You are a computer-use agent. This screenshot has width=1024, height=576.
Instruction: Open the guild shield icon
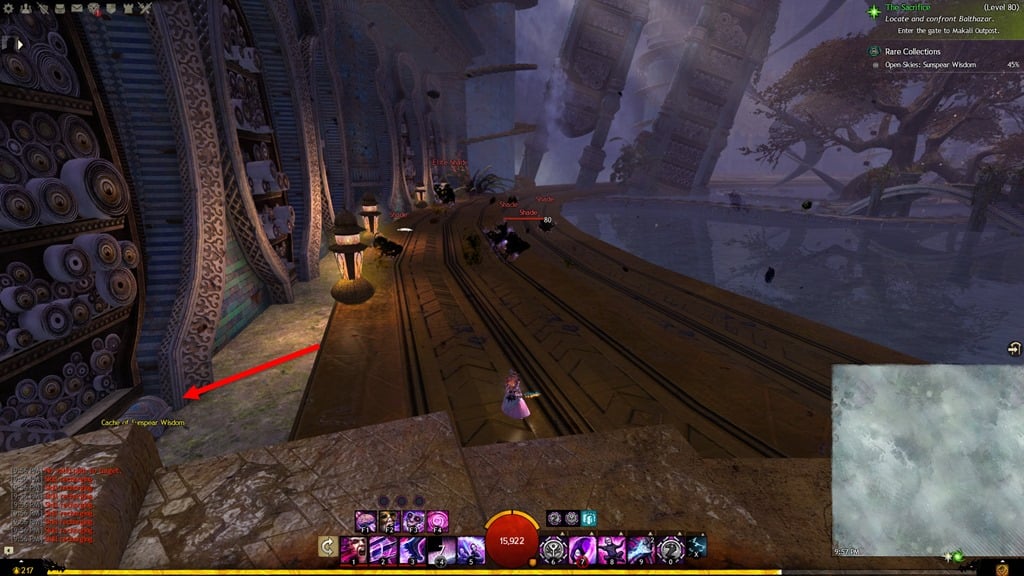pyautogui.click(x=110, y=9)
